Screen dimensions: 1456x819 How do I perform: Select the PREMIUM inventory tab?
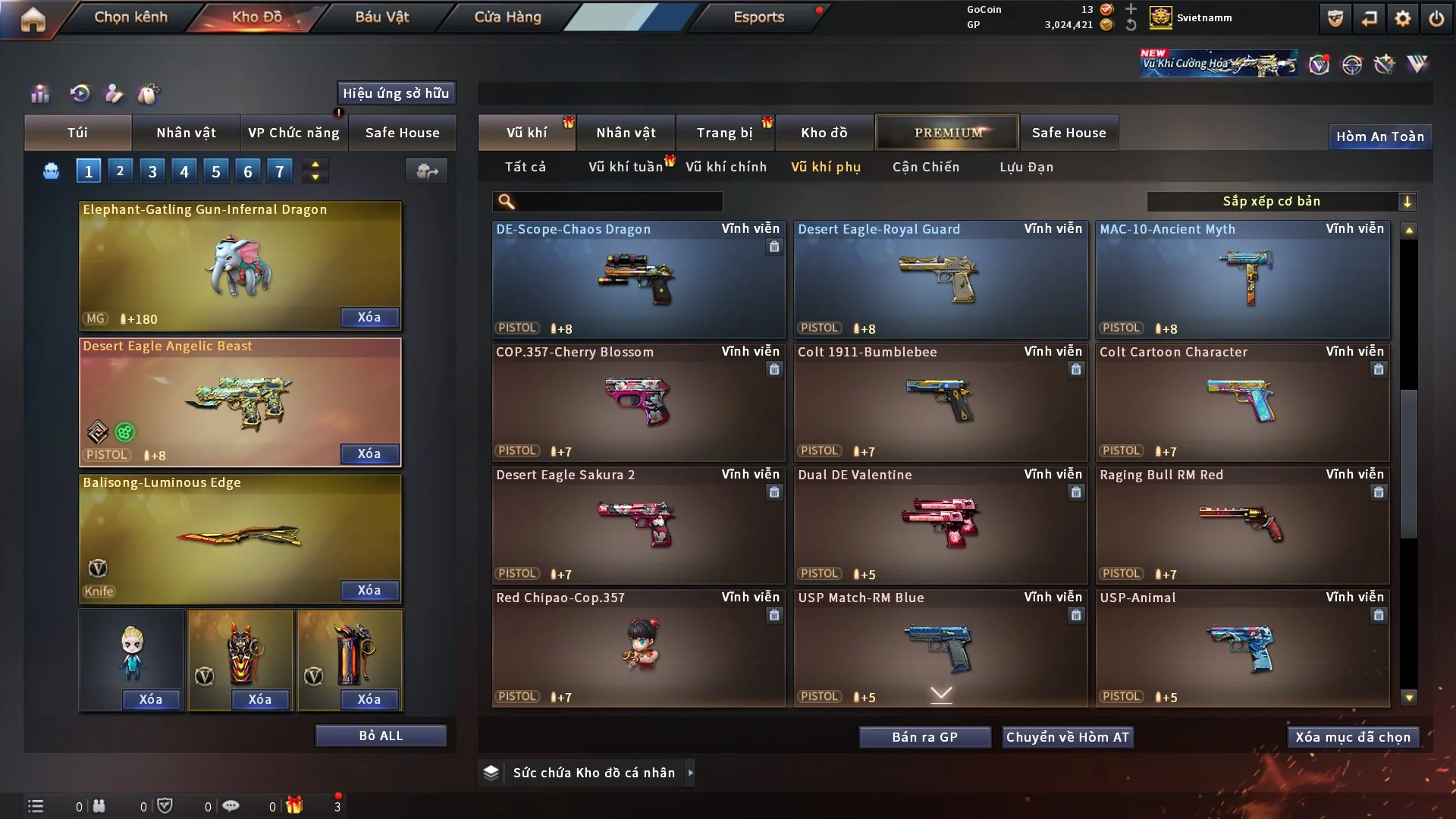(x=947, y=133)
